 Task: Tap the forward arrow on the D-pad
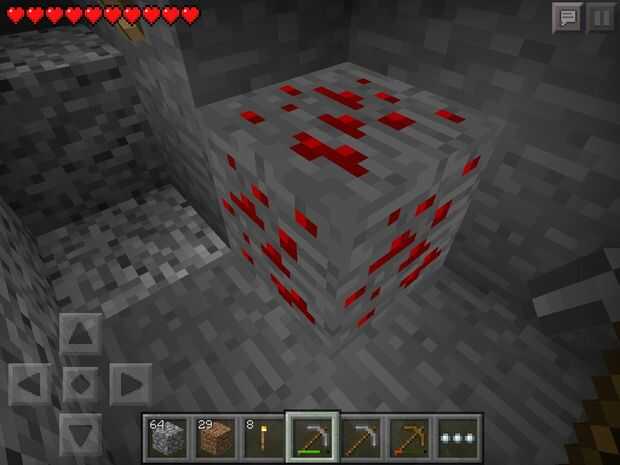(80, 335)
